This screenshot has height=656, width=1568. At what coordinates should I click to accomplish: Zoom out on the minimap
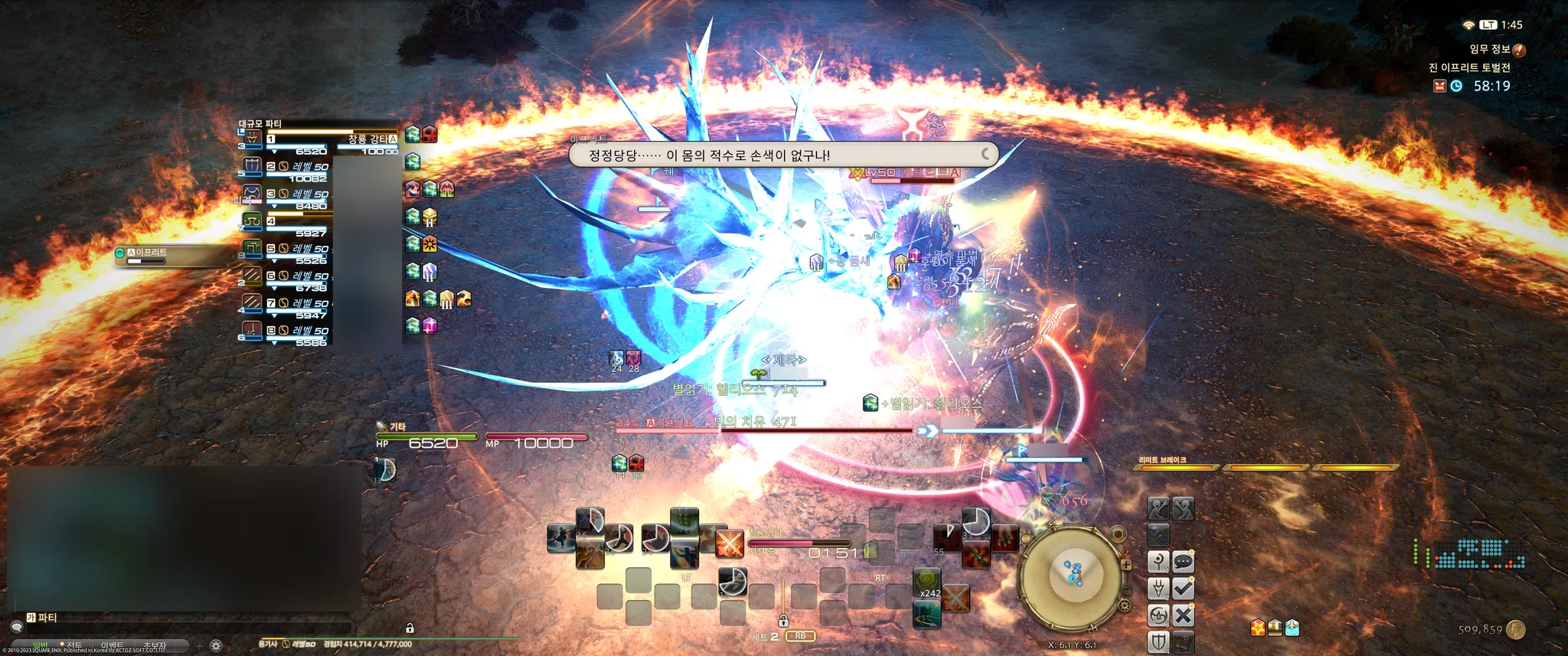[x=1125, y=590]
